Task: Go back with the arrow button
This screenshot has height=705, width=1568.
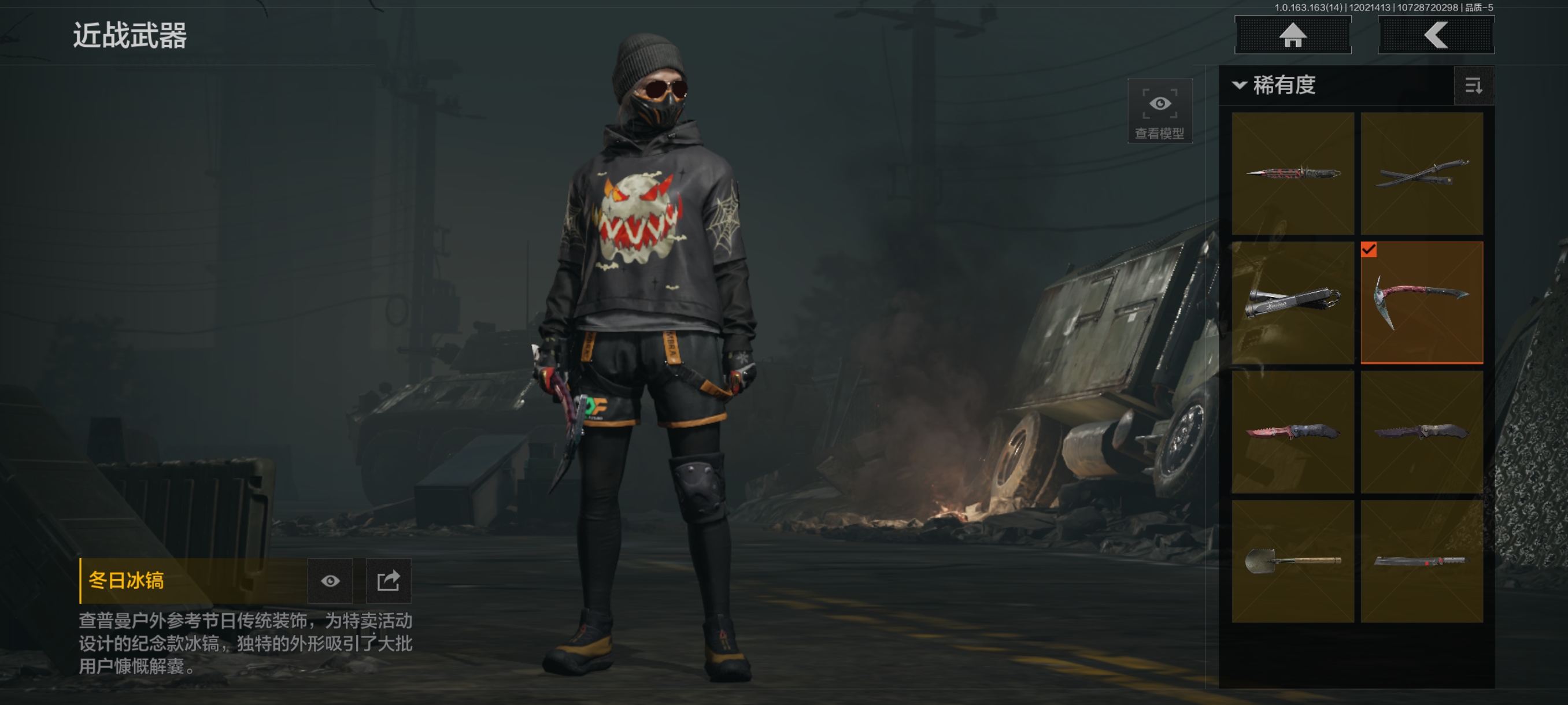Action: 1435,35
